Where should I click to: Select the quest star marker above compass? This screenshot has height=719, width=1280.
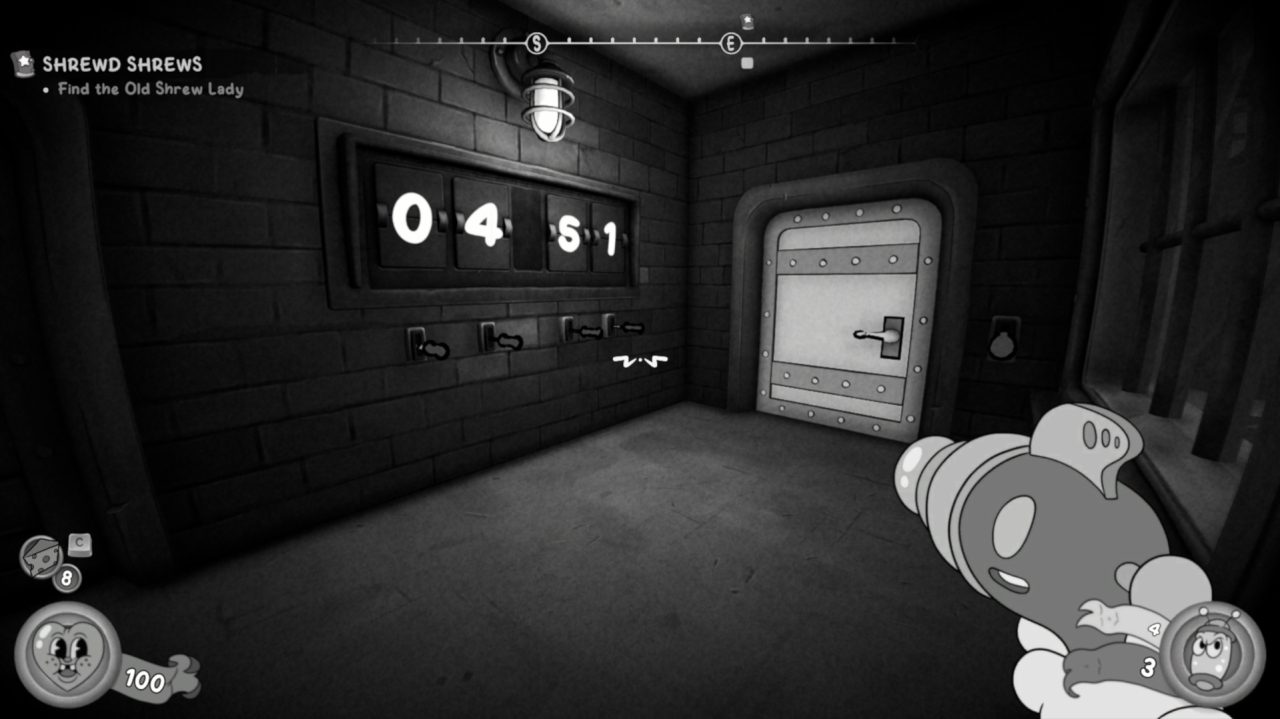(747, 21)
